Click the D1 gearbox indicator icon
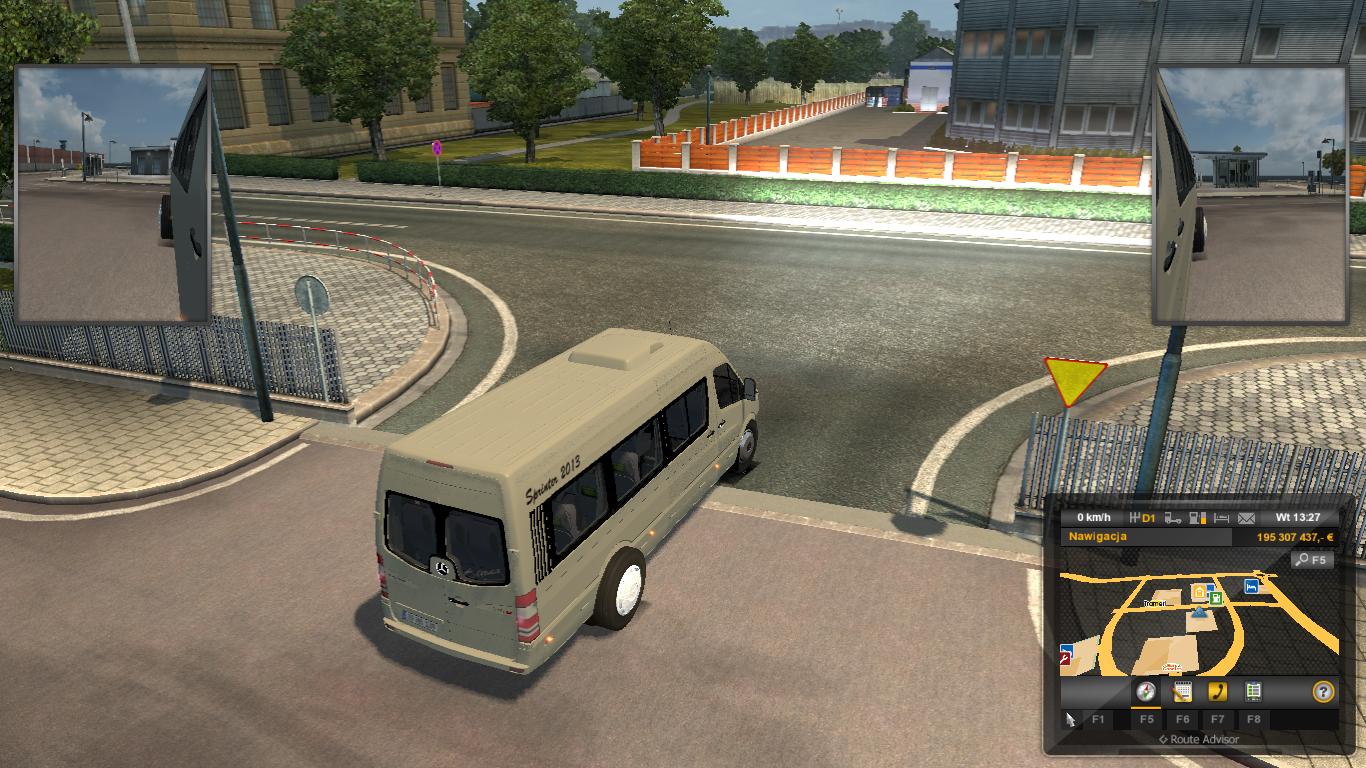This screenshot has width=1366, height=768. point(1143,517)
